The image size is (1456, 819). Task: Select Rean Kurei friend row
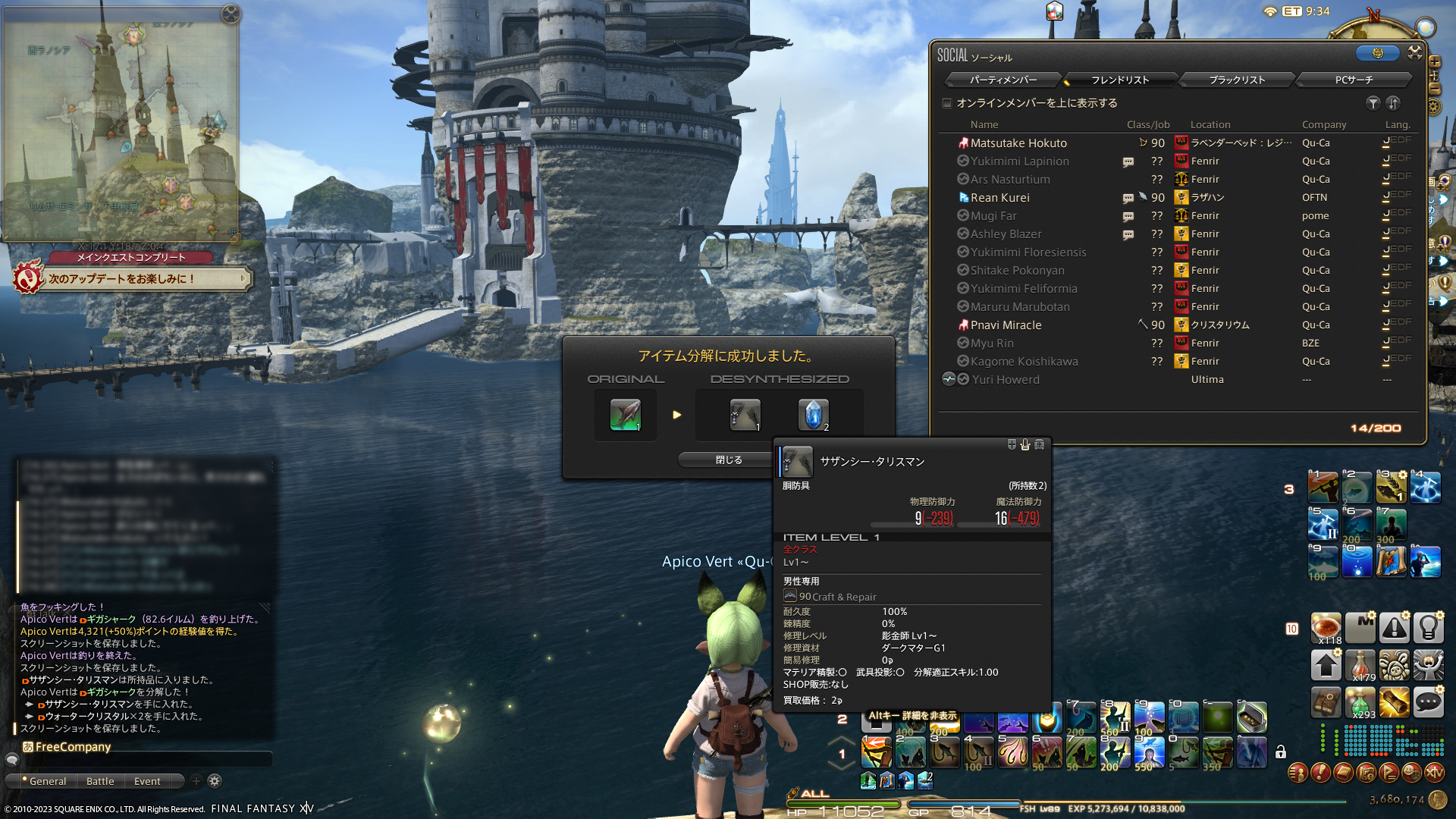pyautogui.click(x=999, y=198)
